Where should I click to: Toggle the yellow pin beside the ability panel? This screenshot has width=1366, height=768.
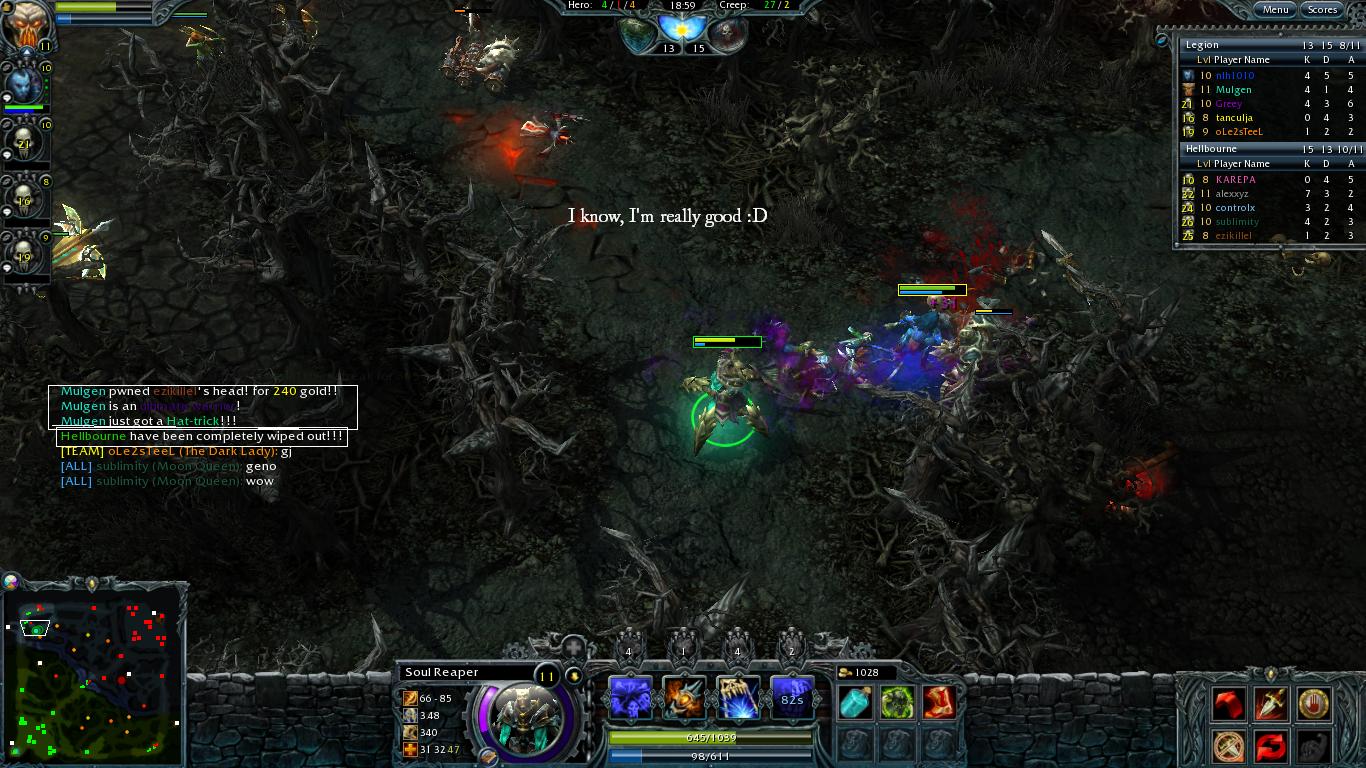[574, 676]
